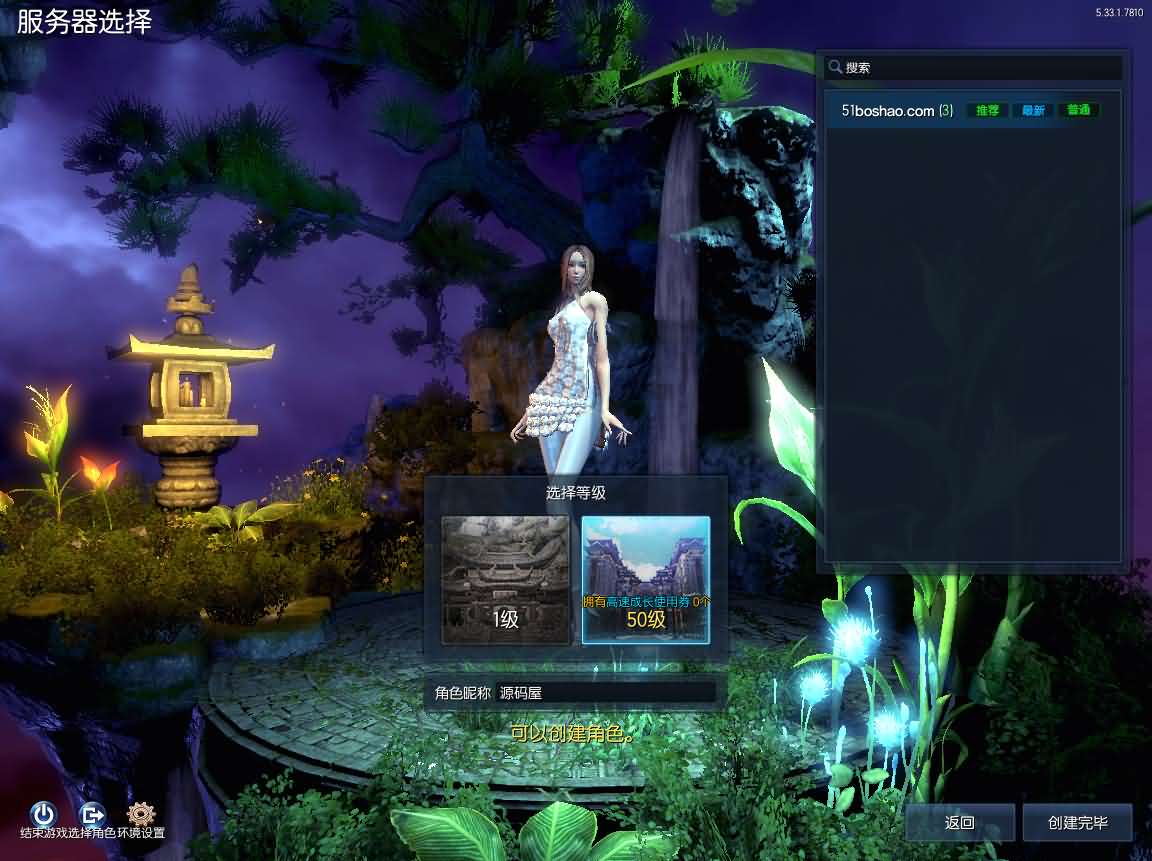Choose the level 1 start tile
1152x861 pixels.
[506, 580]
